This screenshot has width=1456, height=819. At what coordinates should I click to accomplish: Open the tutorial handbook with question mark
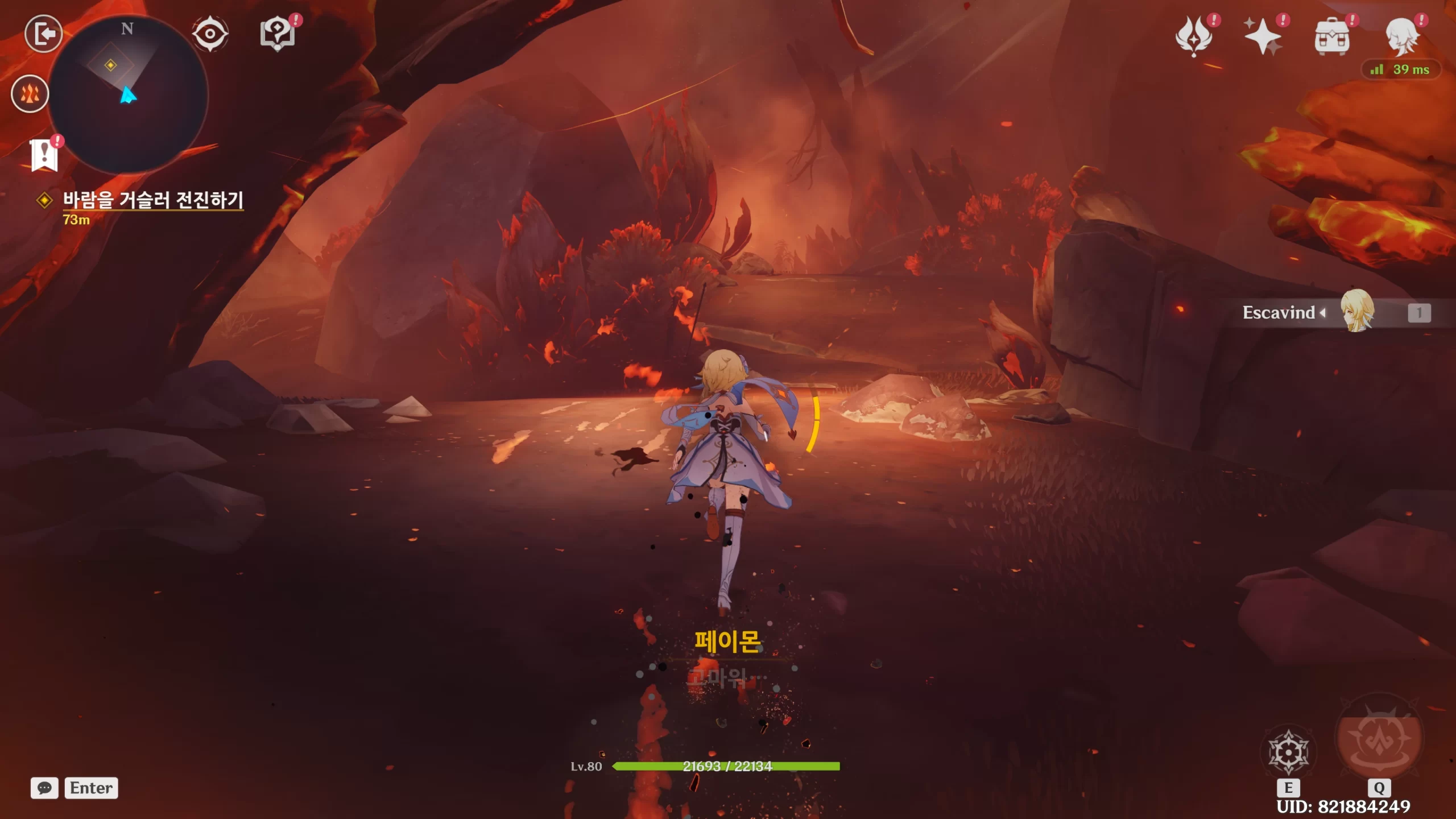coord(278,34)
